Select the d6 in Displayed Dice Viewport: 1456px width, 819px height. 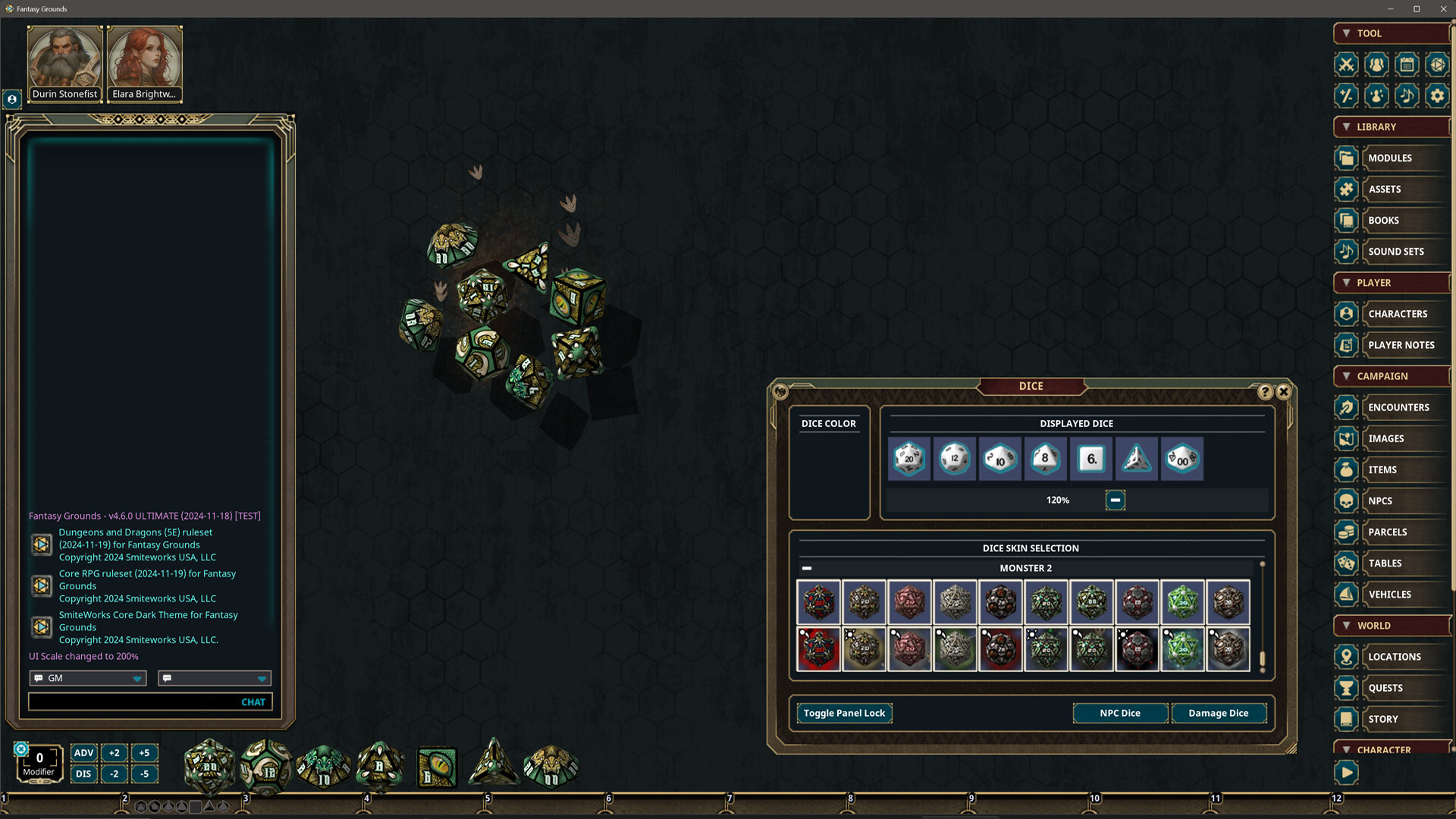pyautogui.click(x=1090, y=459)
